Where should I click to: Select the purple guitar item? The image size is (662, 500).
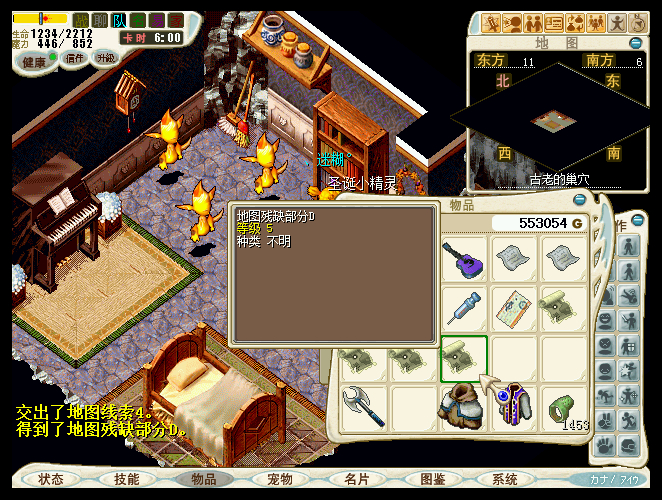point(465,263)
